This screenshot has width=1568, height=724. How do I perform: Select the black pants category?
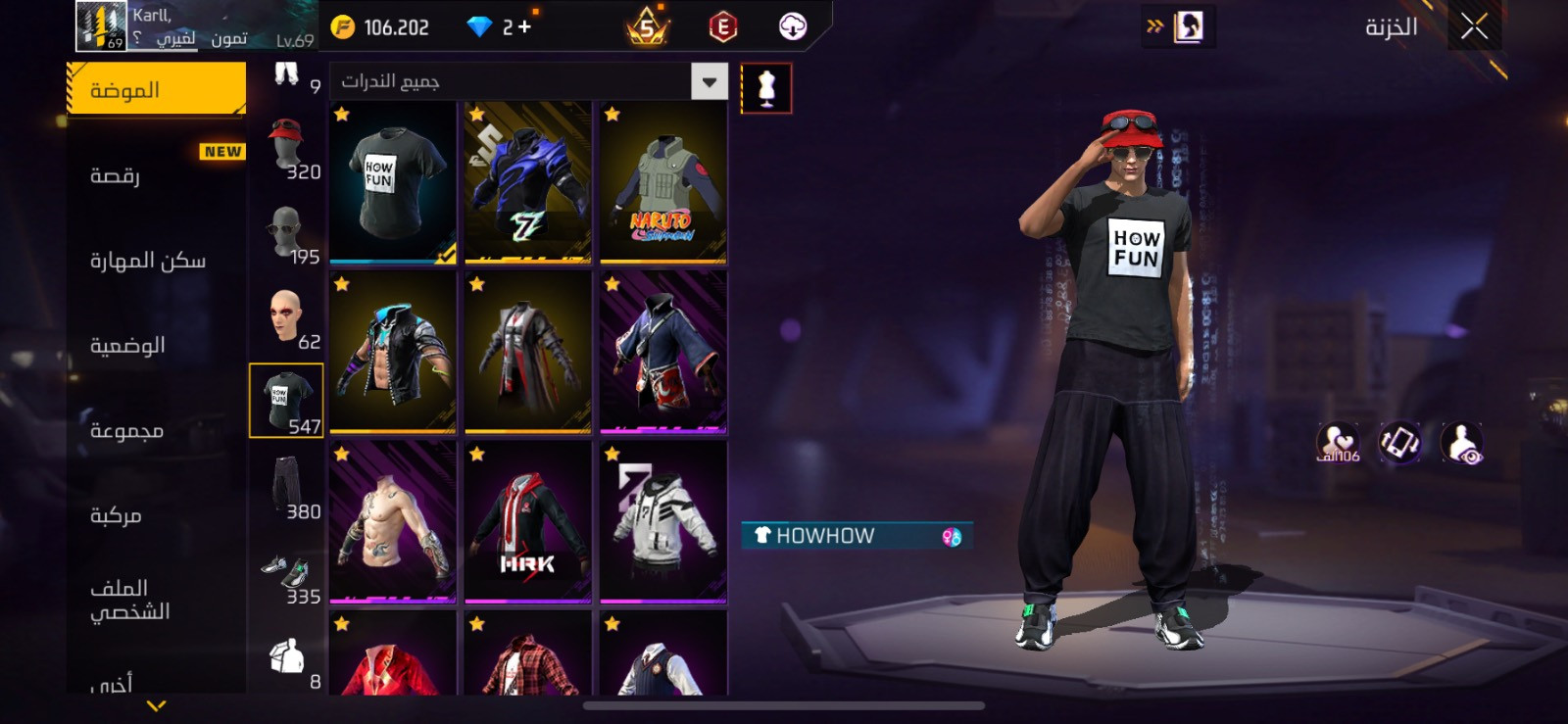click(287, 486)
